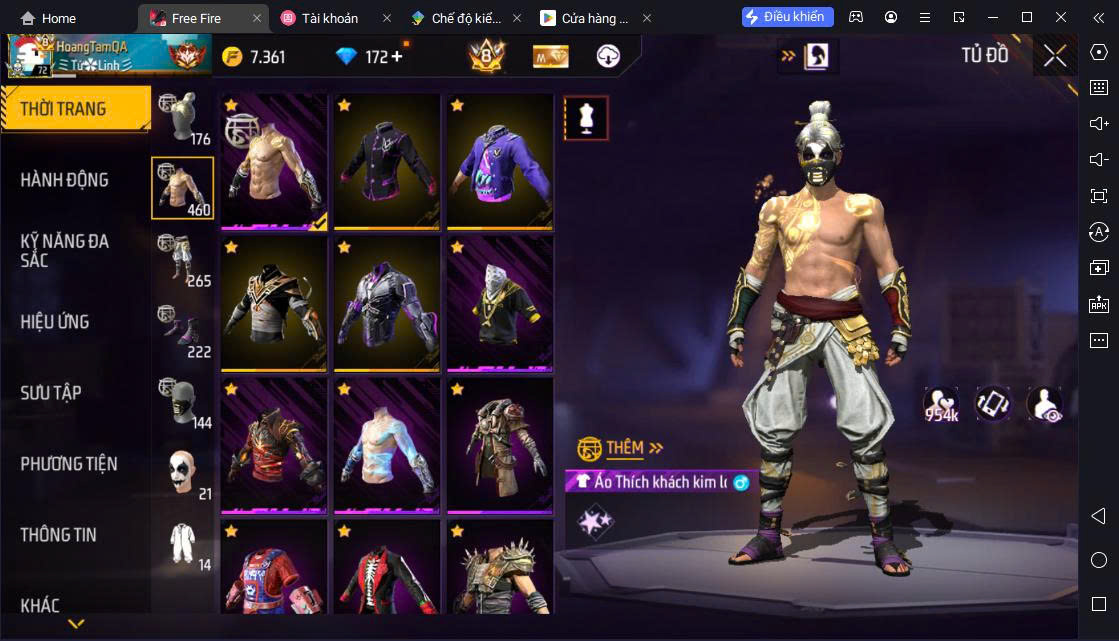The image size is (1119, 641).
Task: Open the mannequin outfit preset button
Action: [586, 118]
